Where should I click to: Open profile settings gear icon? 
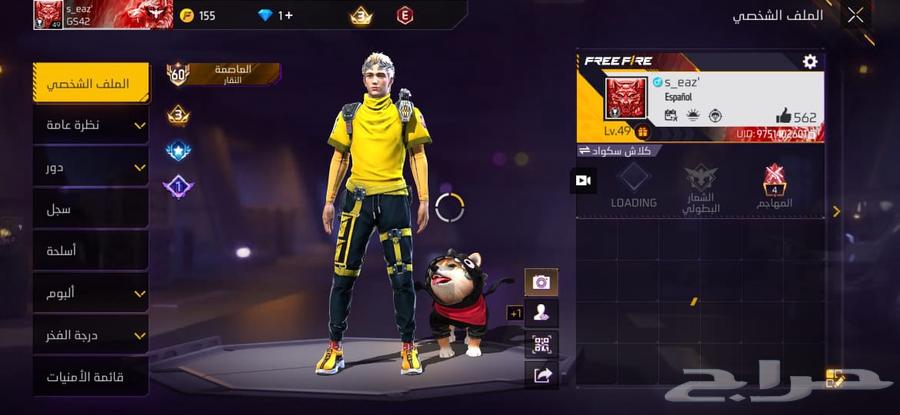(x=810, y=62)
